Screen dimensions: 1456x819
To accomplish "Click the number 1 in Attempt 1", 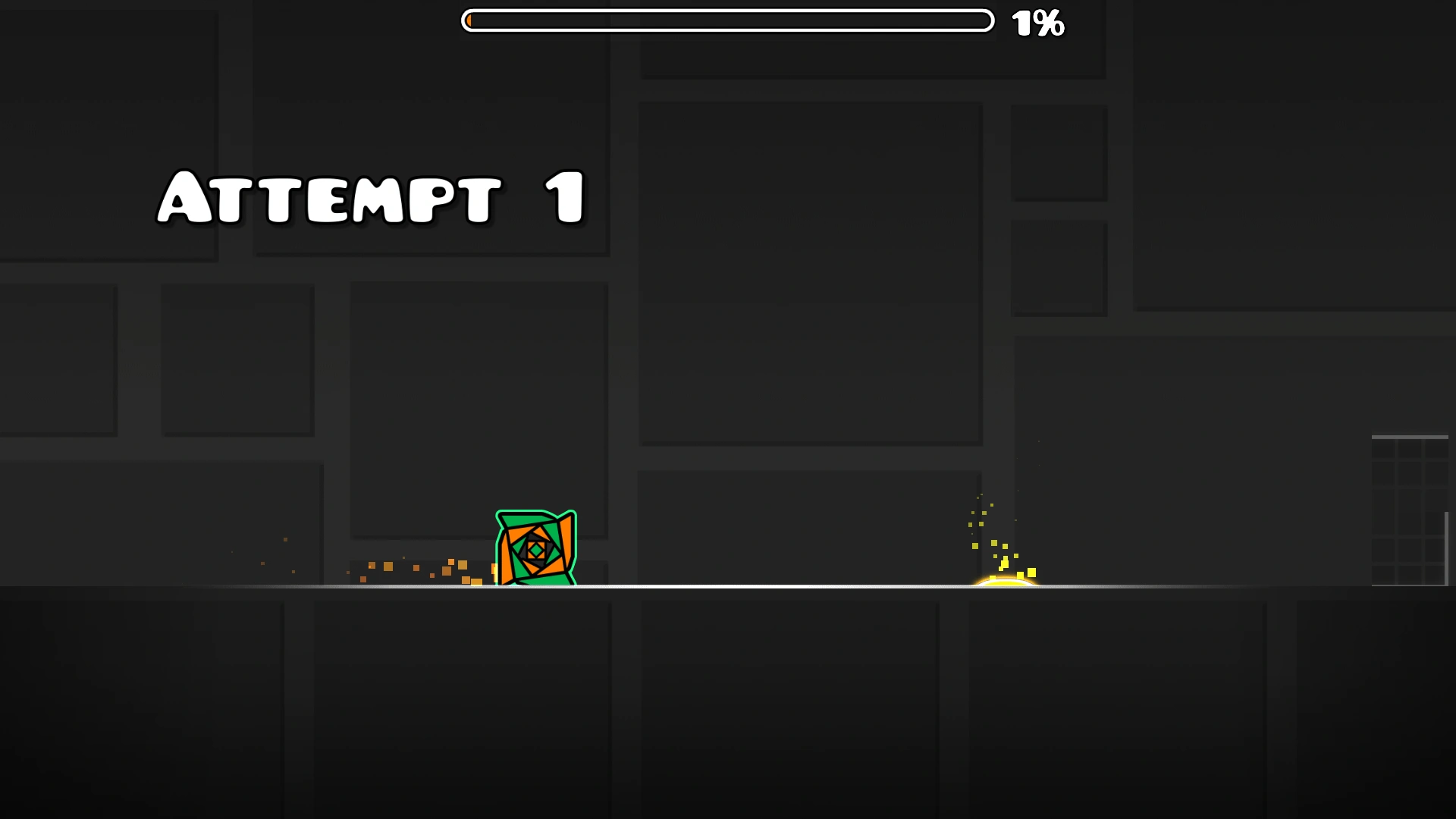I will (560, 199).
